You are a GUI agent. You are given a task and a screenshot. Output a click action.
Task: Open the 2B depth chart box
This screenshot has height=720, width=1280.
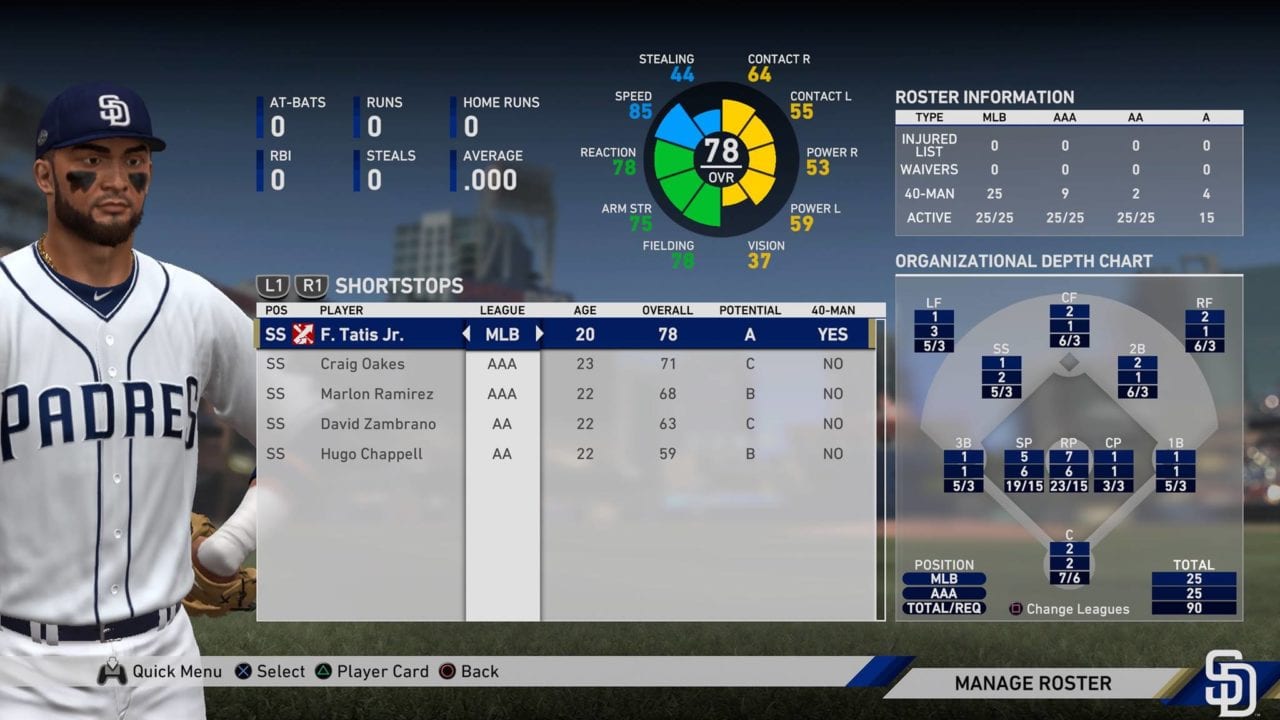point(1137,377)
